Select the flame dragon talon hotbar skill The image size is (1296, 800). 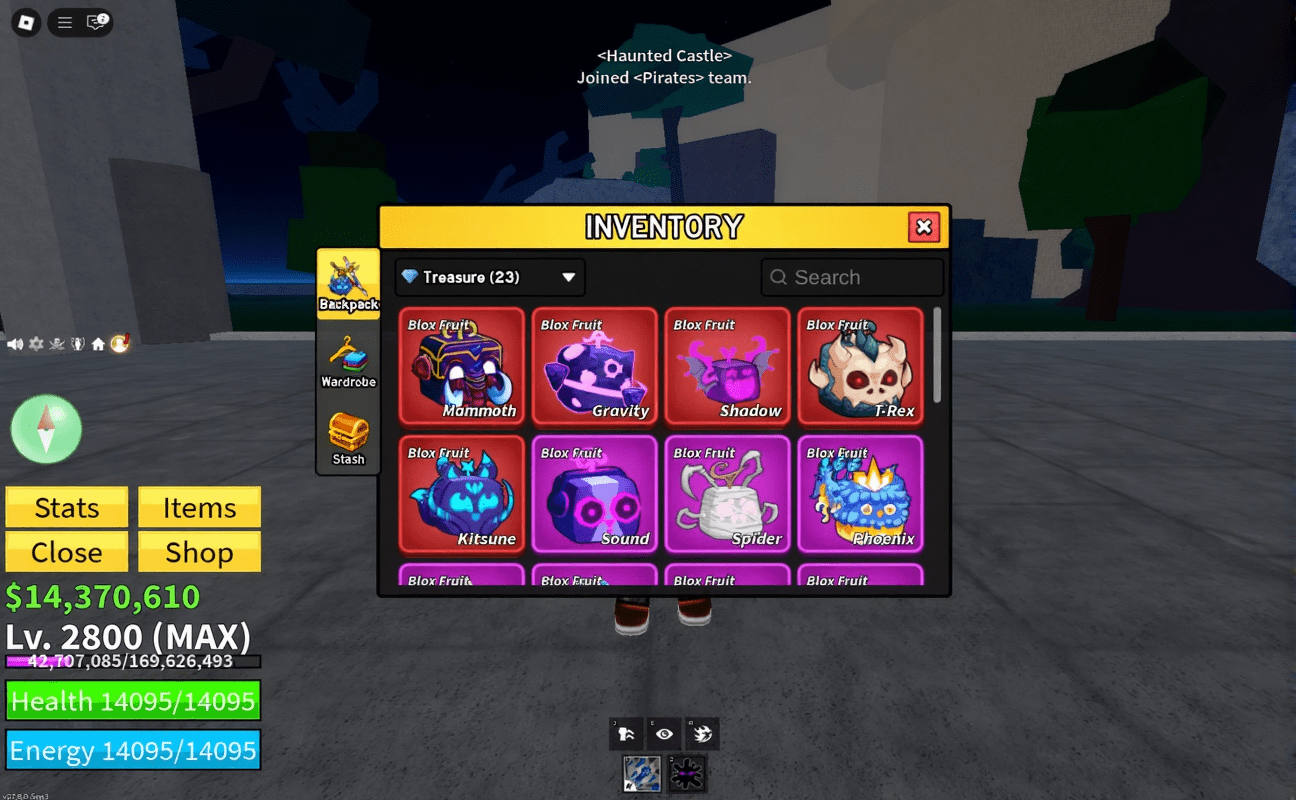click(x=702, y=733)
